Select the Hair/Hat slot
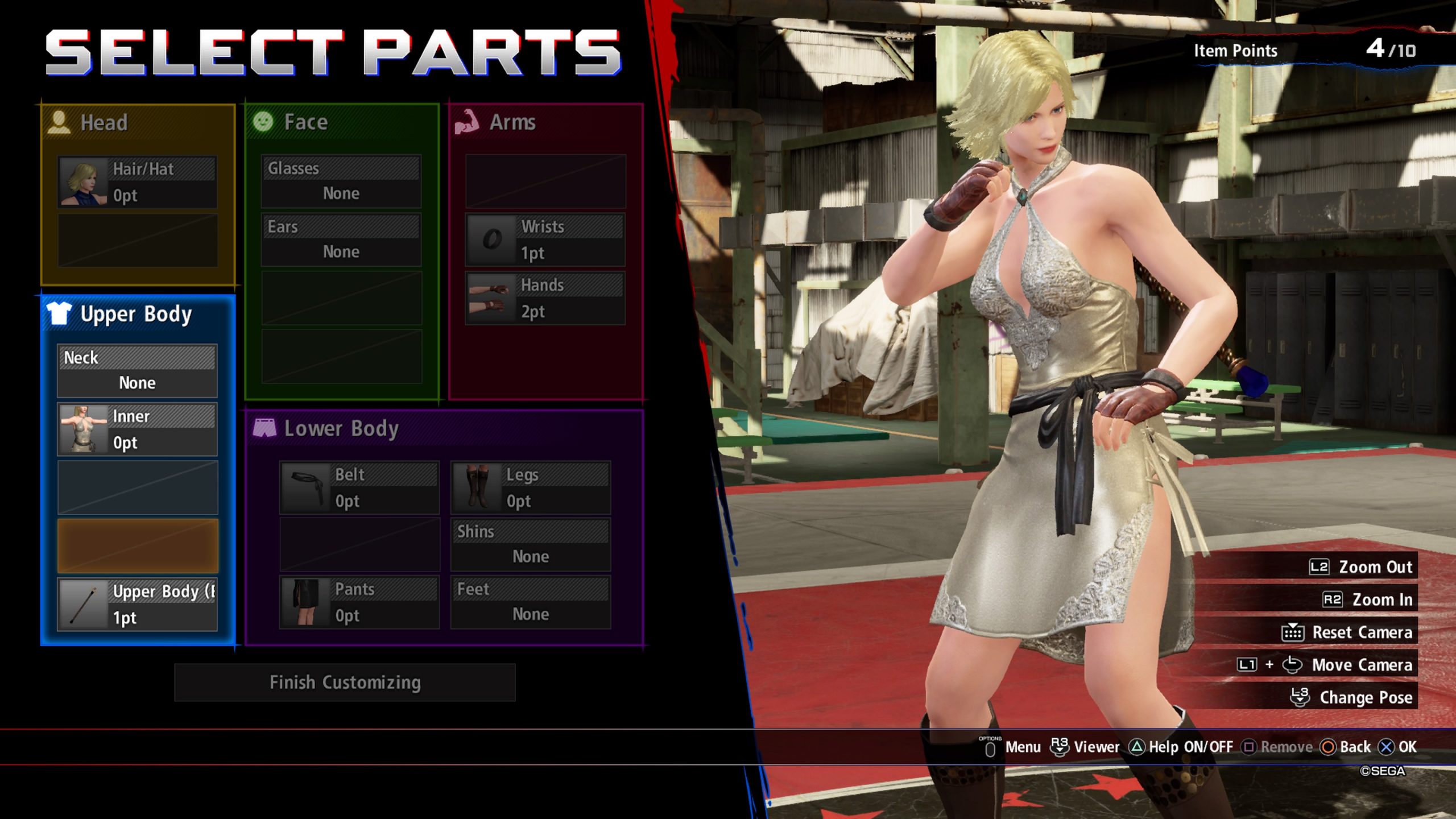Viewport: 1456px width, 819px height. 137,182
